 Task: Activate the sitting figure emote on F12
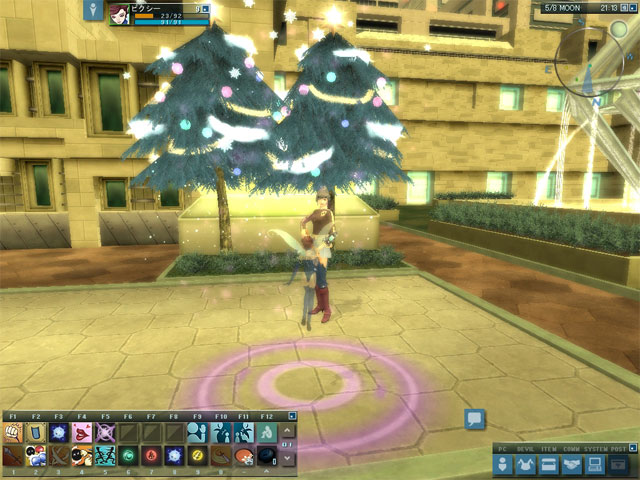pyautogui.click(x=266, y=432)
